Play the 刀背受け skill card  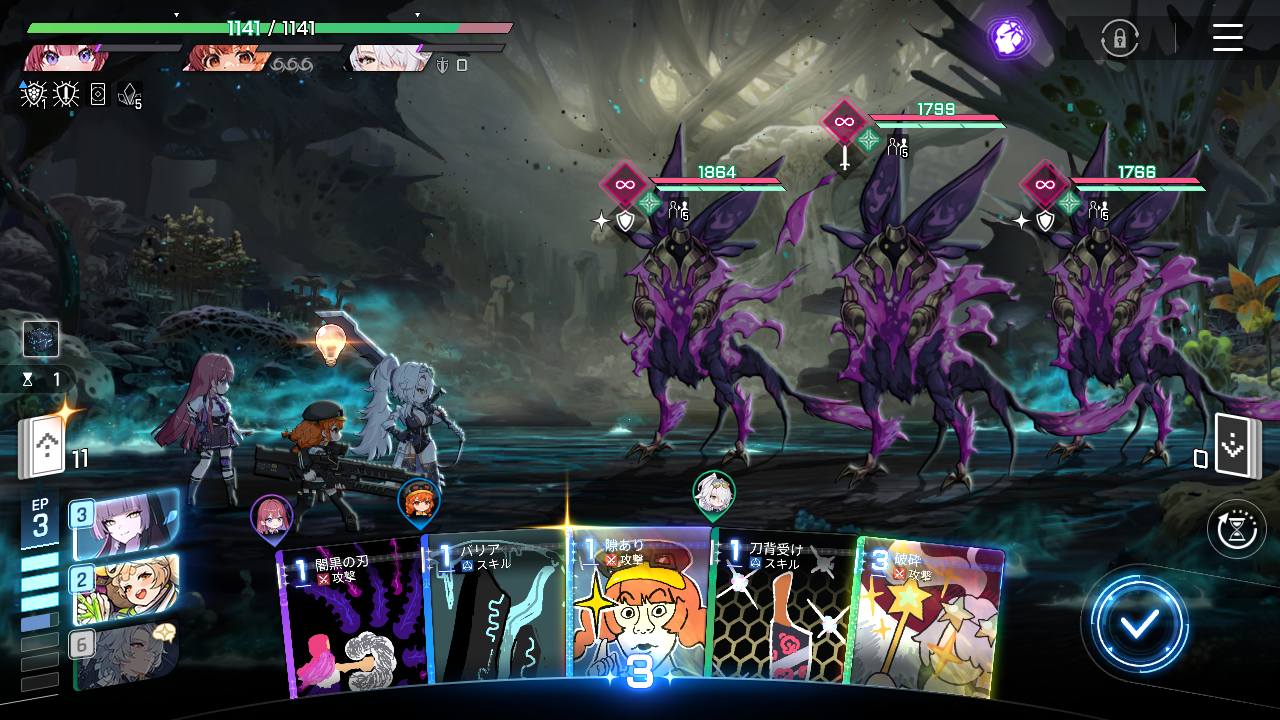779,610
